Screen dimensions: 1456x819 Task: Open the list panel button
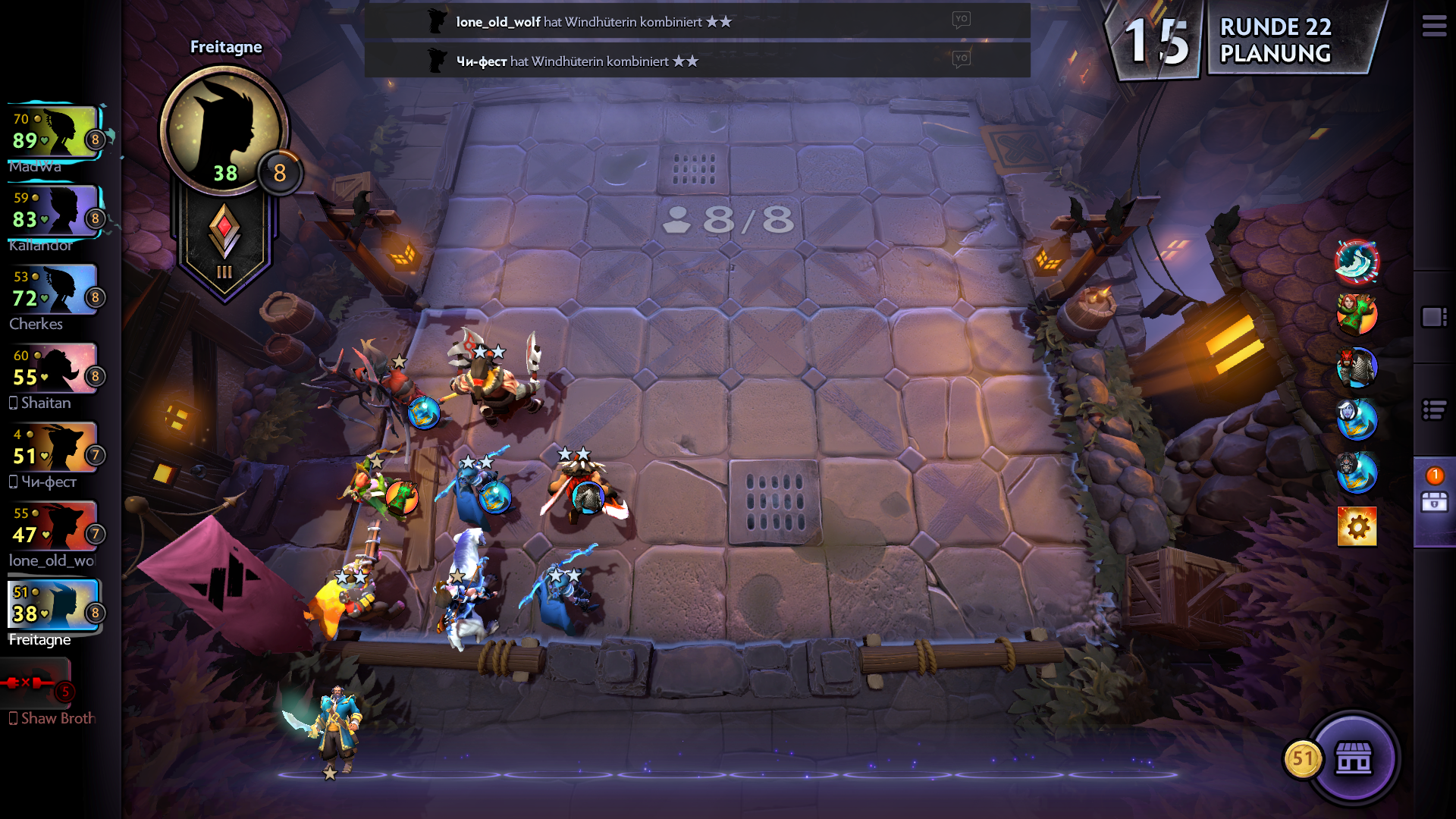point(1434,410)
